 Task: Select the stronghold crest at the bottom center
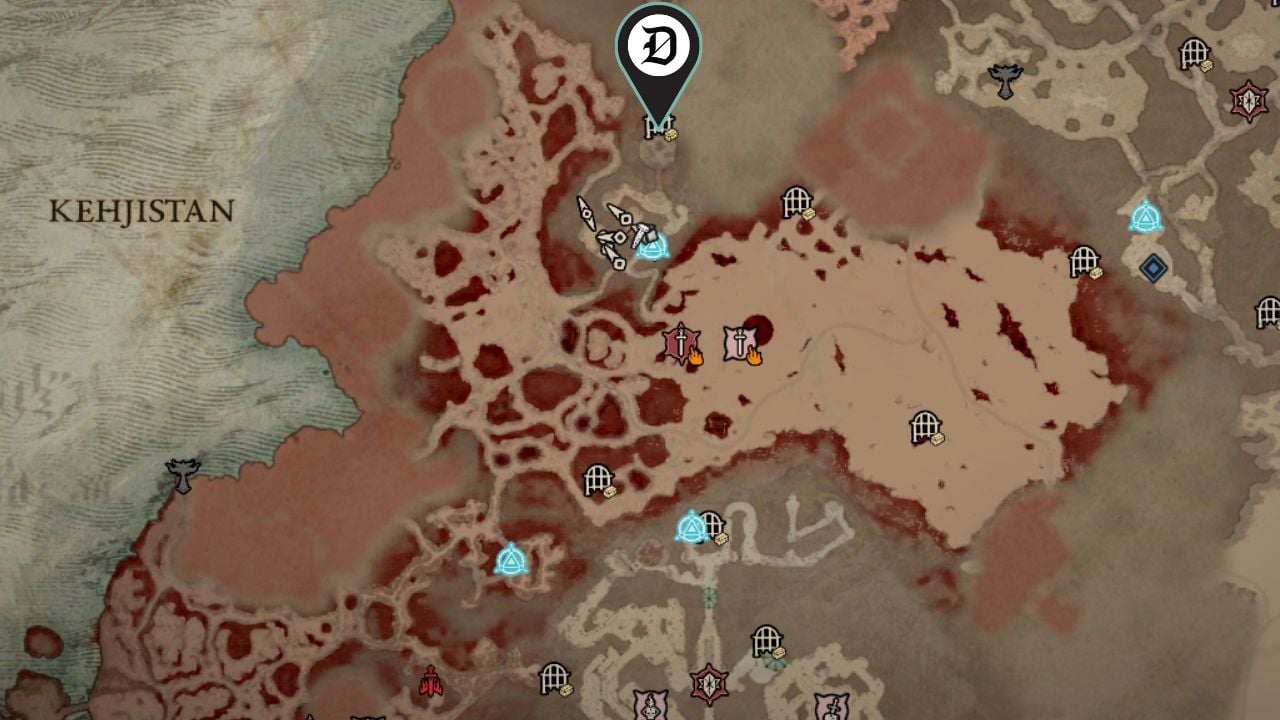[x=711, y=684]
